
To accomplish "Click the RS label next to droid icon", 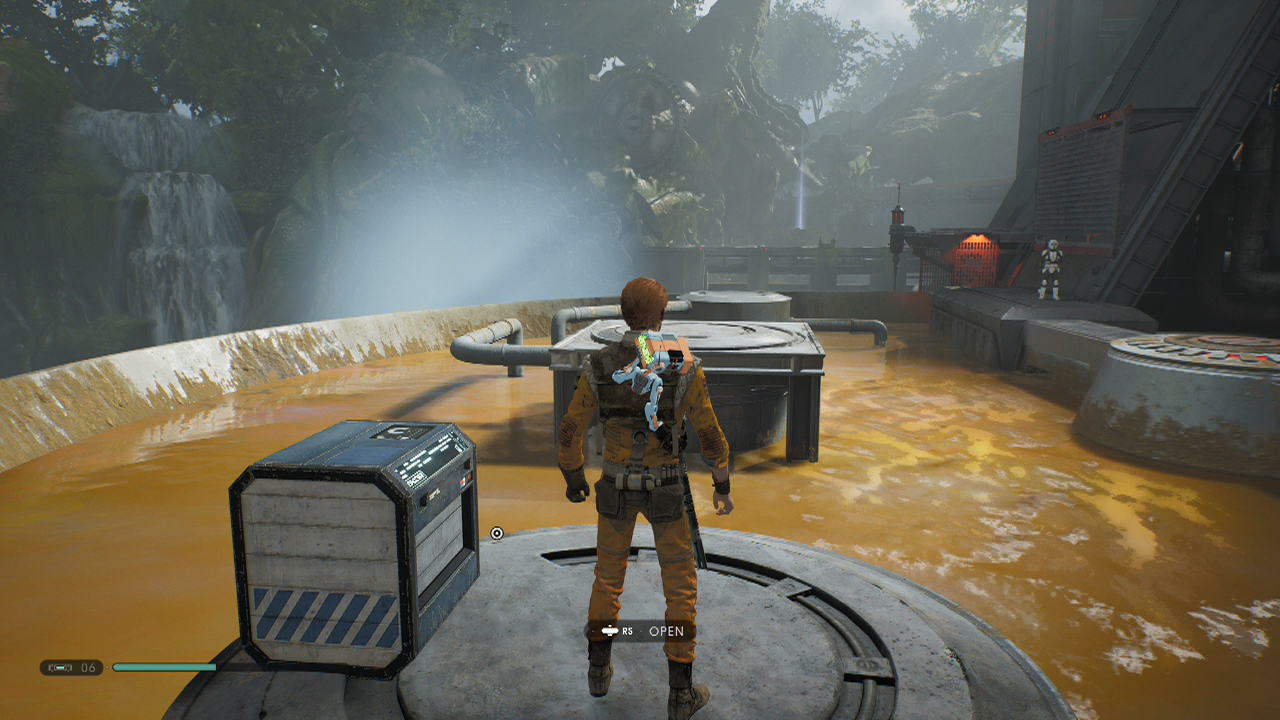I will click(628, 632).
